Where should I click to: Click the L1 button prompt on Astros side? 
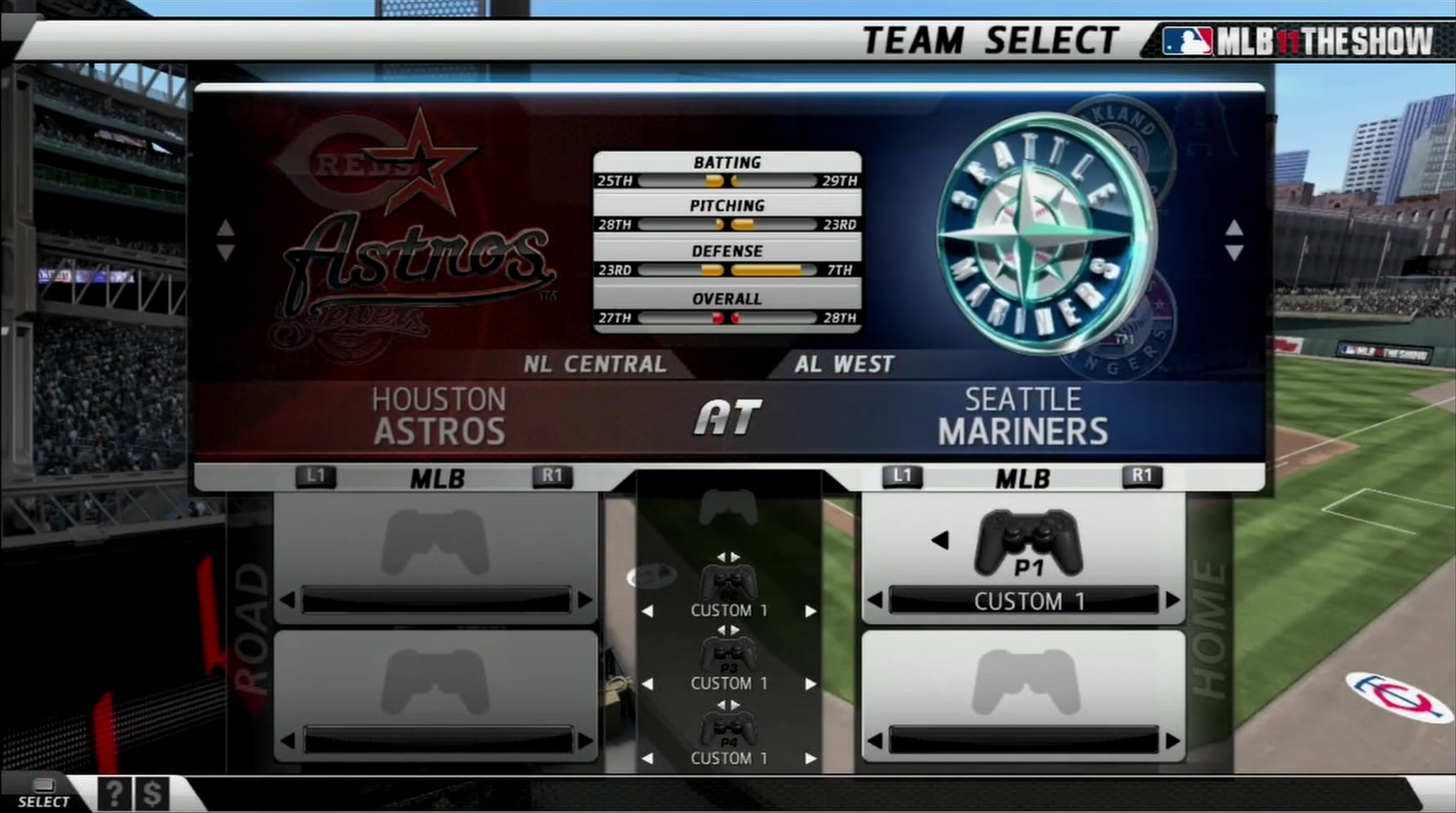315,476
